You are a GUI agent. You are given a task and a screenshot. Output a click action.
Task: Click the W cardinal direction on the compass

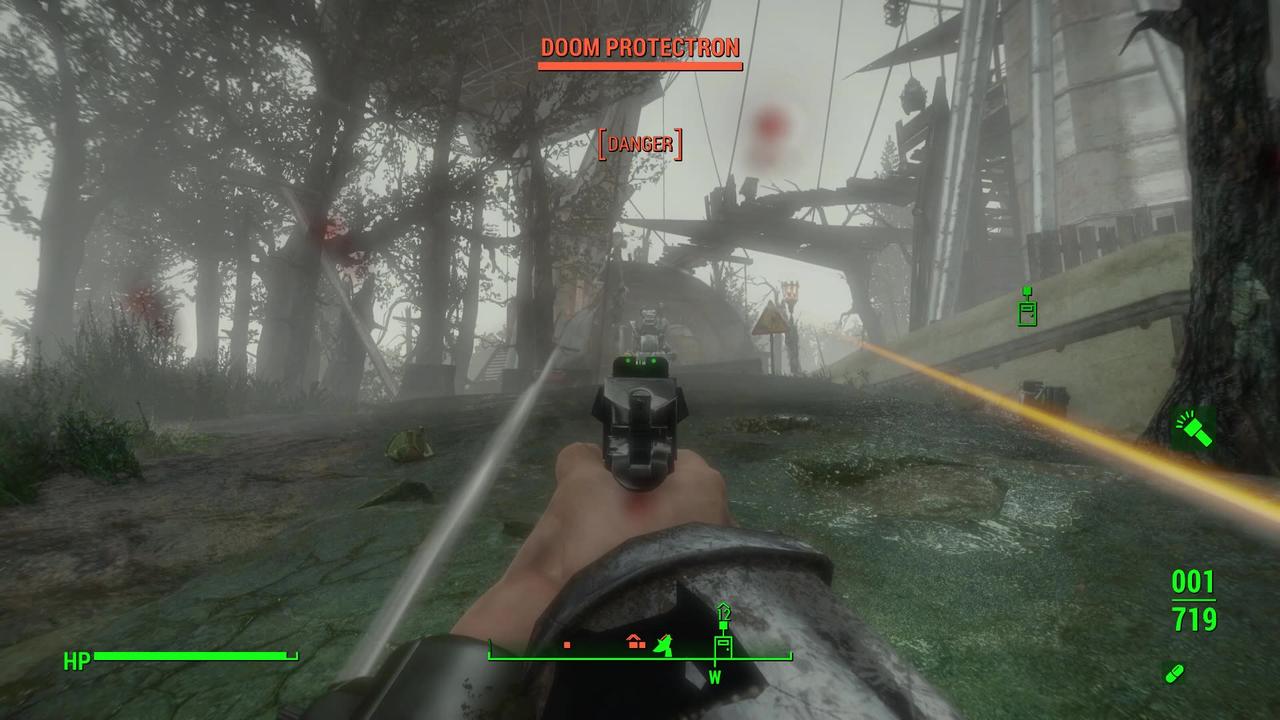coord(714,677)
